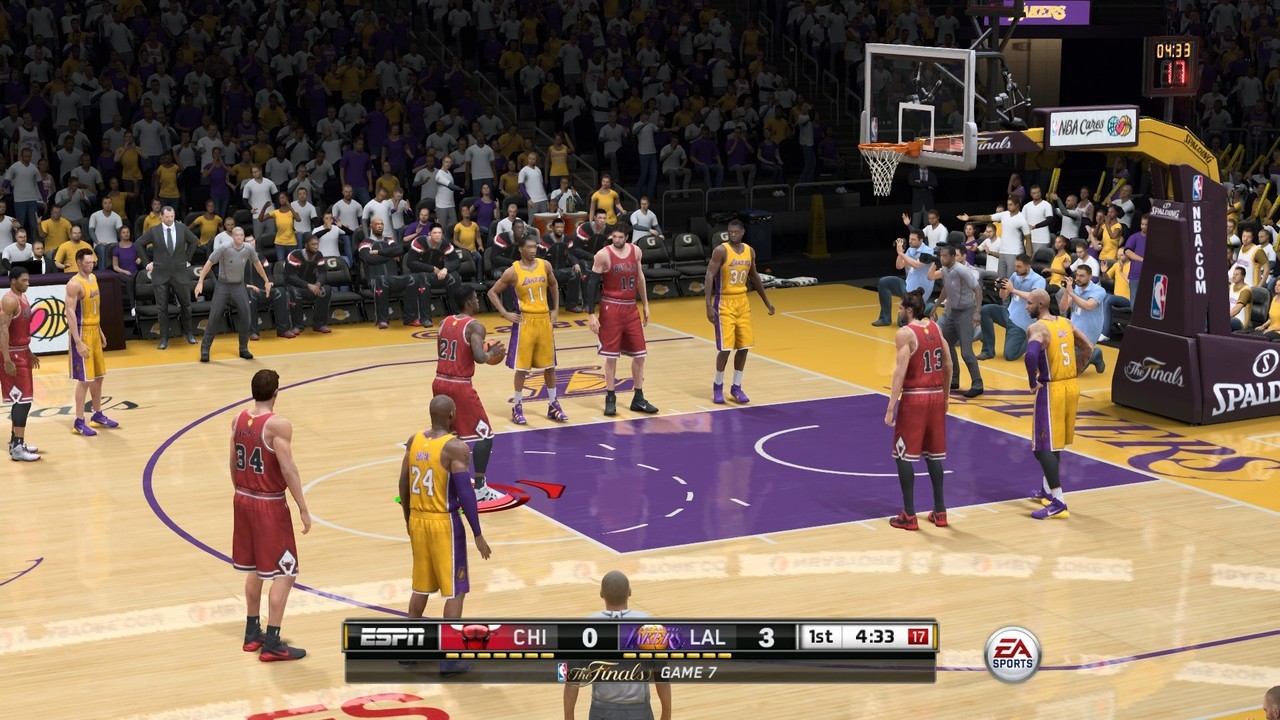Open The Finals logo link
The width and height of the screenshot is (1280, 720).
click(x=605, y=670)
